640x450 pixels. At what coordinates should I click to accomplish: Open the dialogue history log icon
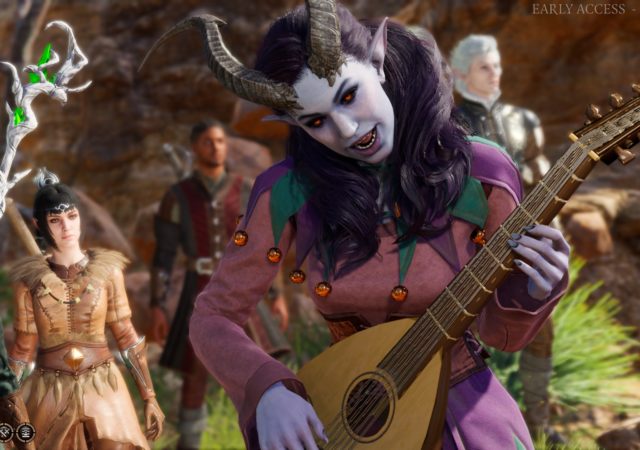(26, 432)
